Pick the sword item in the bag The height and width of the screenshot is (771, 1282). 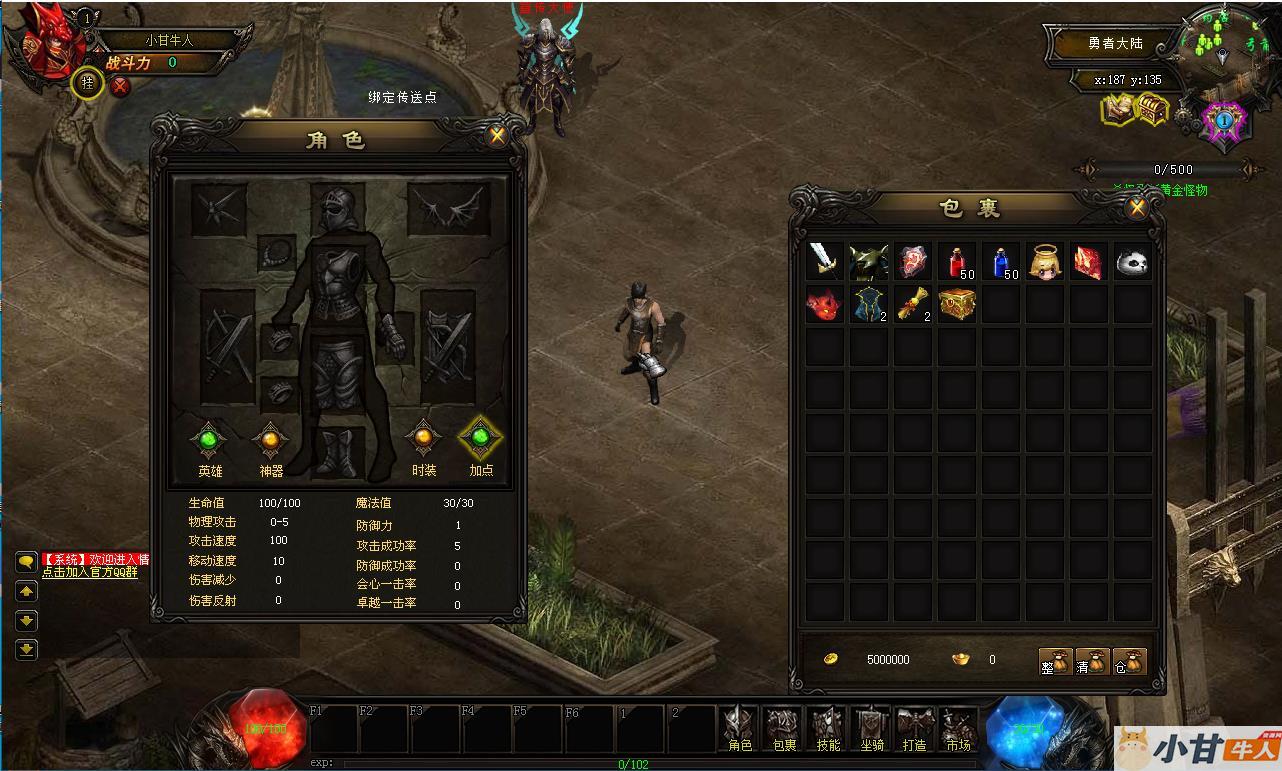tap(825, 261)
